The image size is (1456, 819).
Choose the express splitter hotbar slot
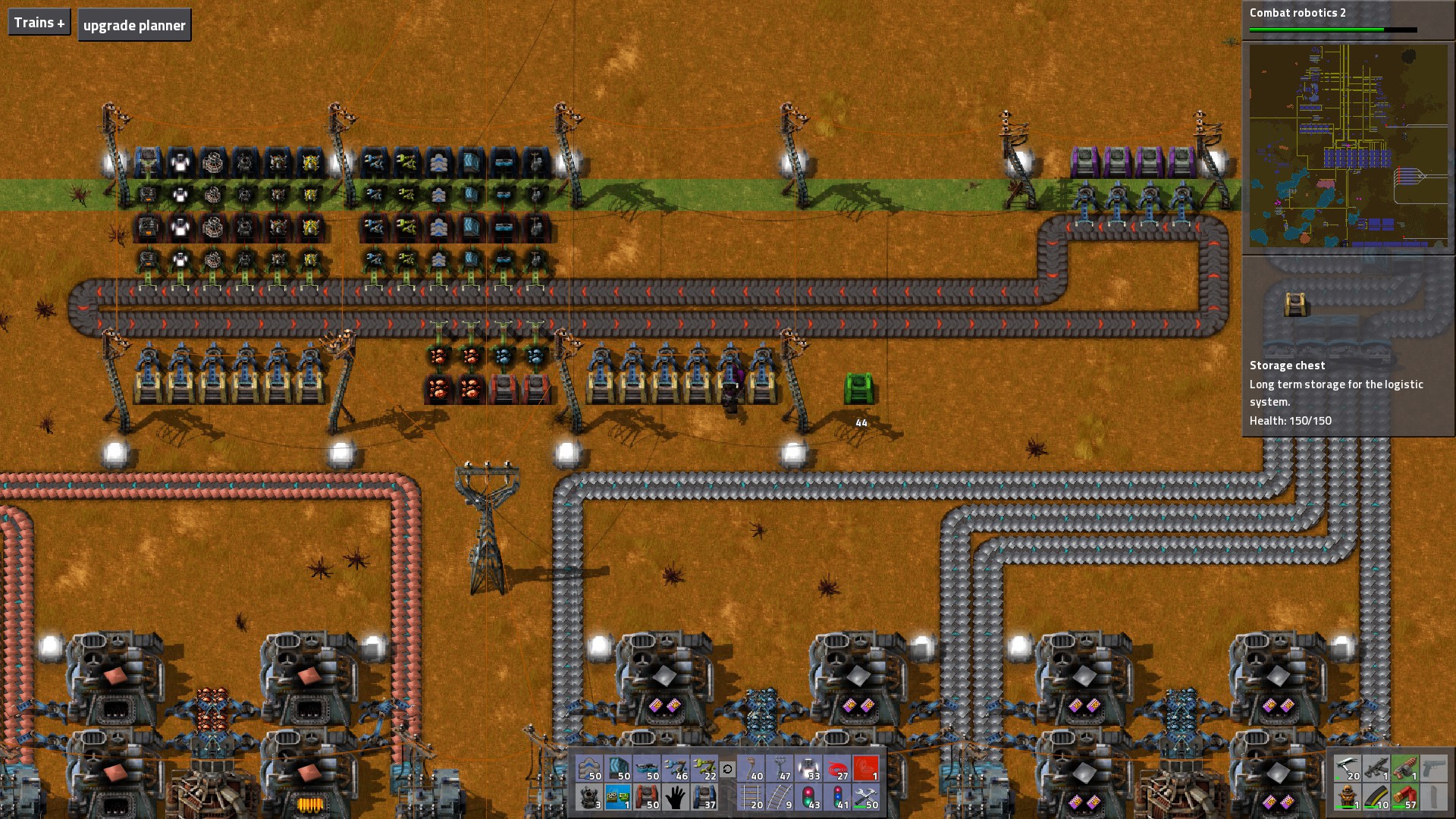click(647, 769)
